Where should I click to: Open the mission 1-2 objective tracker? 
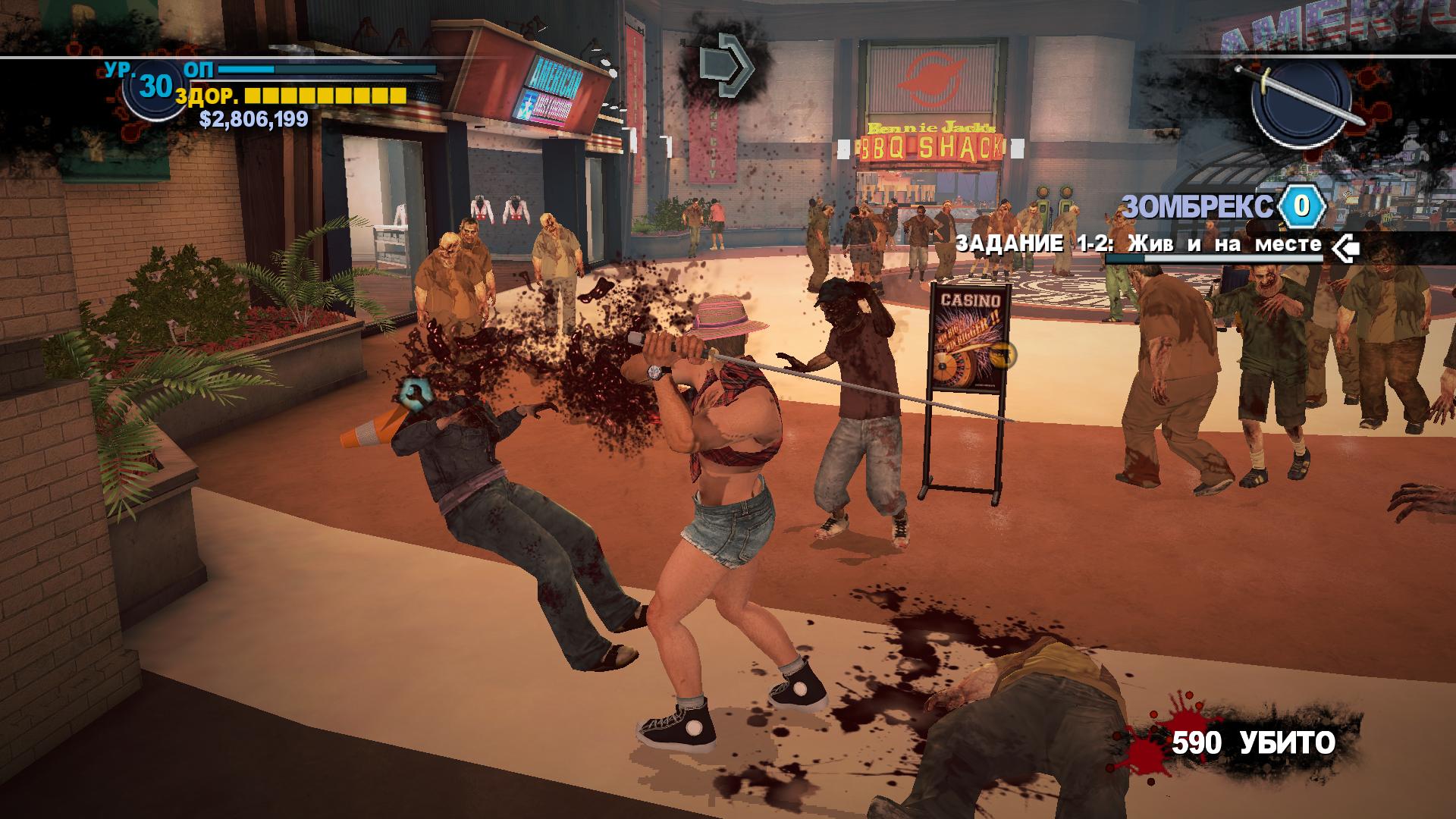[1138, 245]
